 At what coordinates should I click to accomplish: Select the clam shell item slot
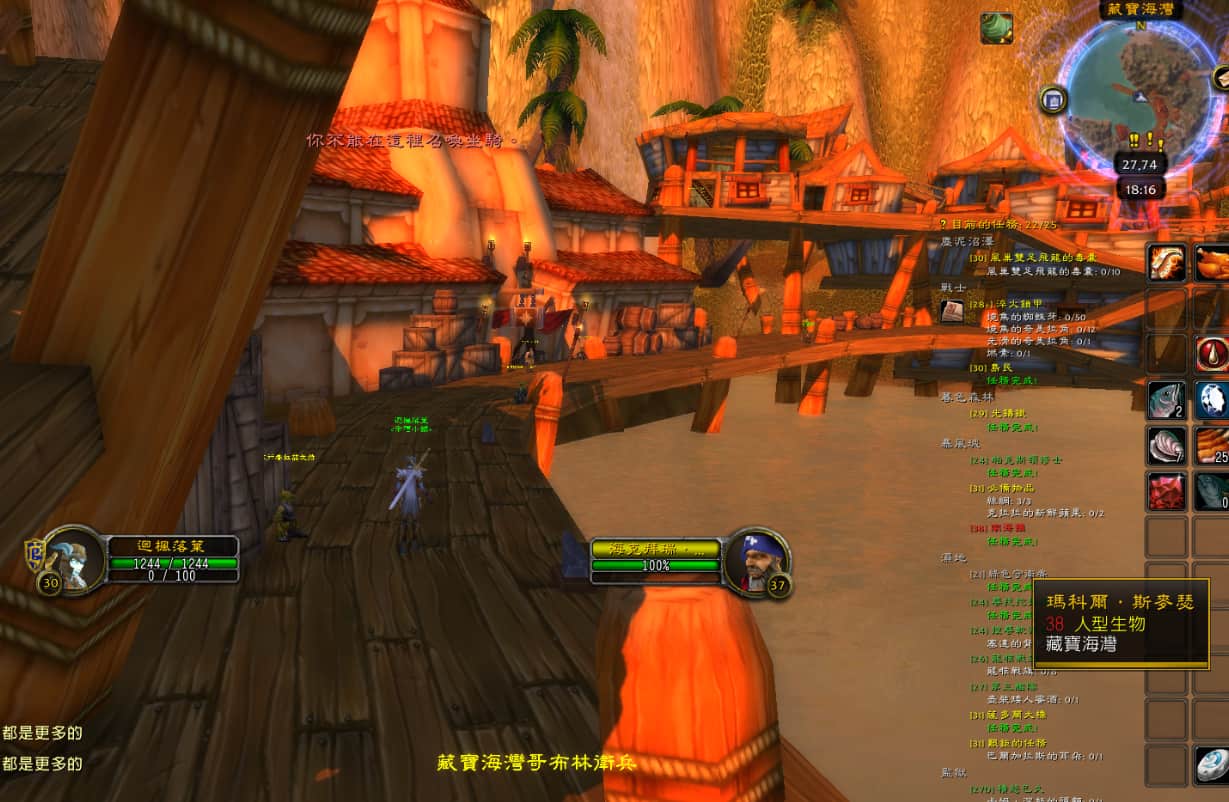tap(1166, 446)
